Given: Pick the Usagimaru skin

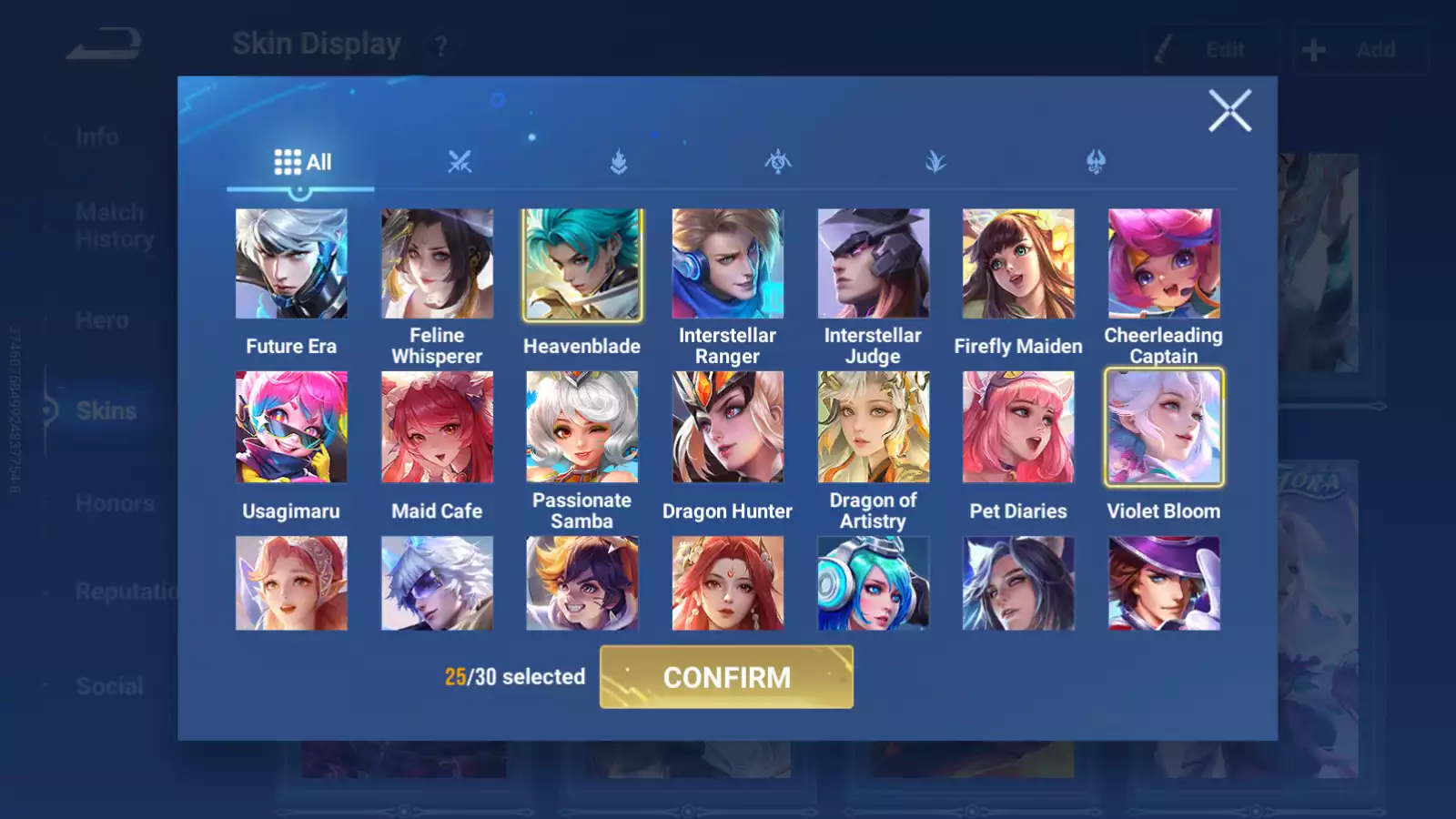Looking at the screenshot, I should [291, 427].
